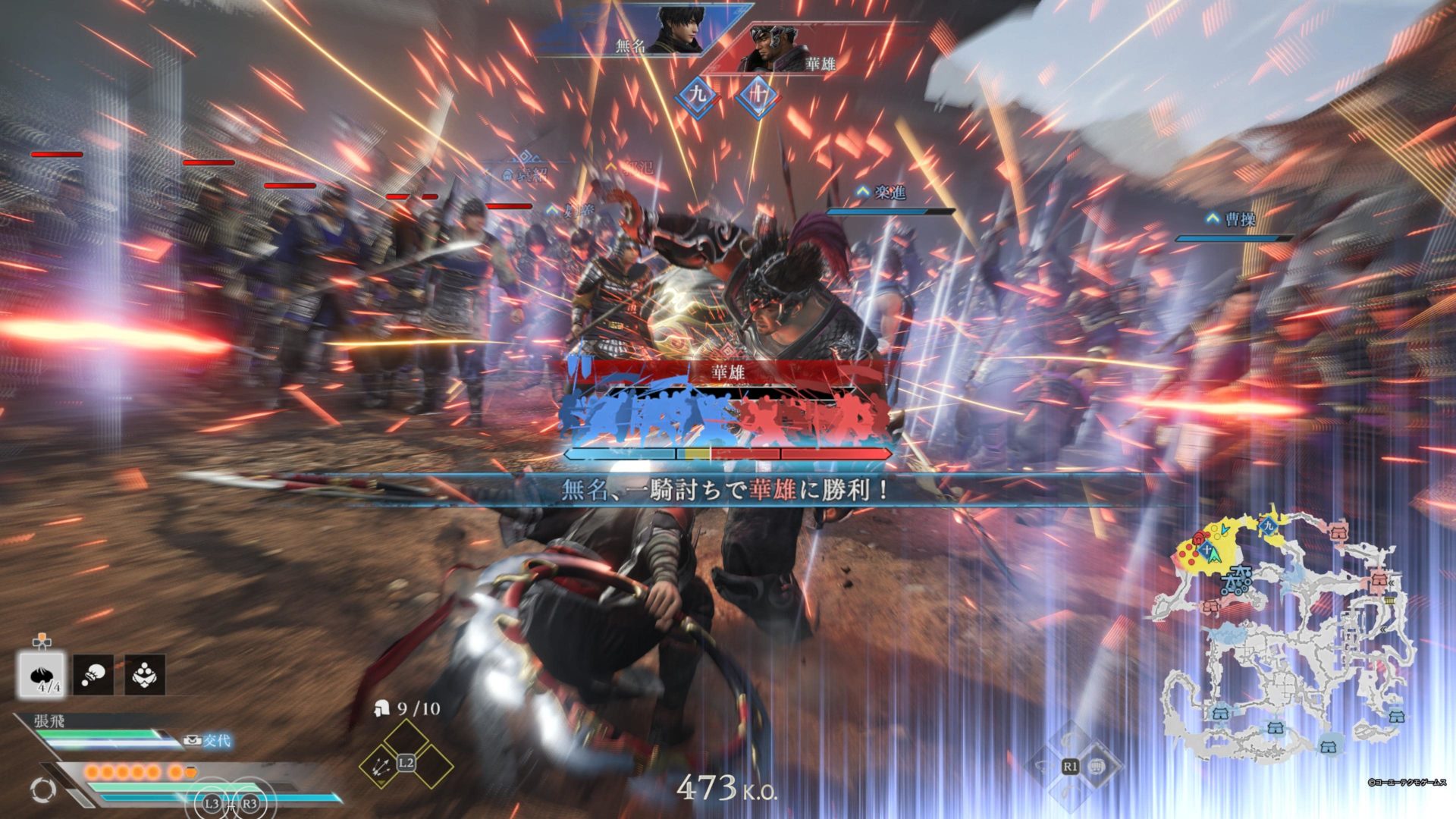Click the 九 diamond emblem below the portraits

(698, 95)
